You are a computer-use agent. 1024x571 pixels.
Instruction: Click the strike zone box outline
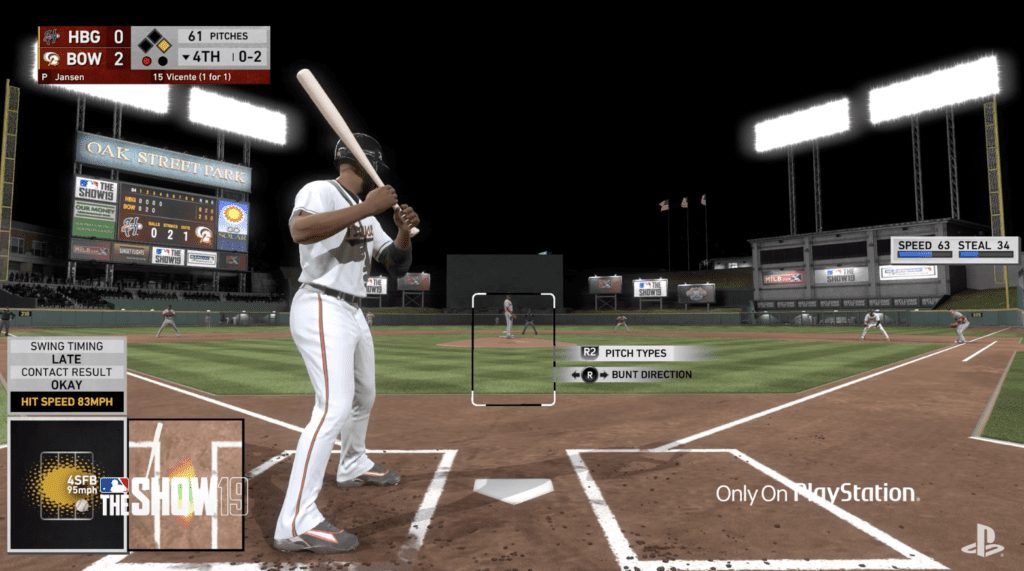coord(513,349)
